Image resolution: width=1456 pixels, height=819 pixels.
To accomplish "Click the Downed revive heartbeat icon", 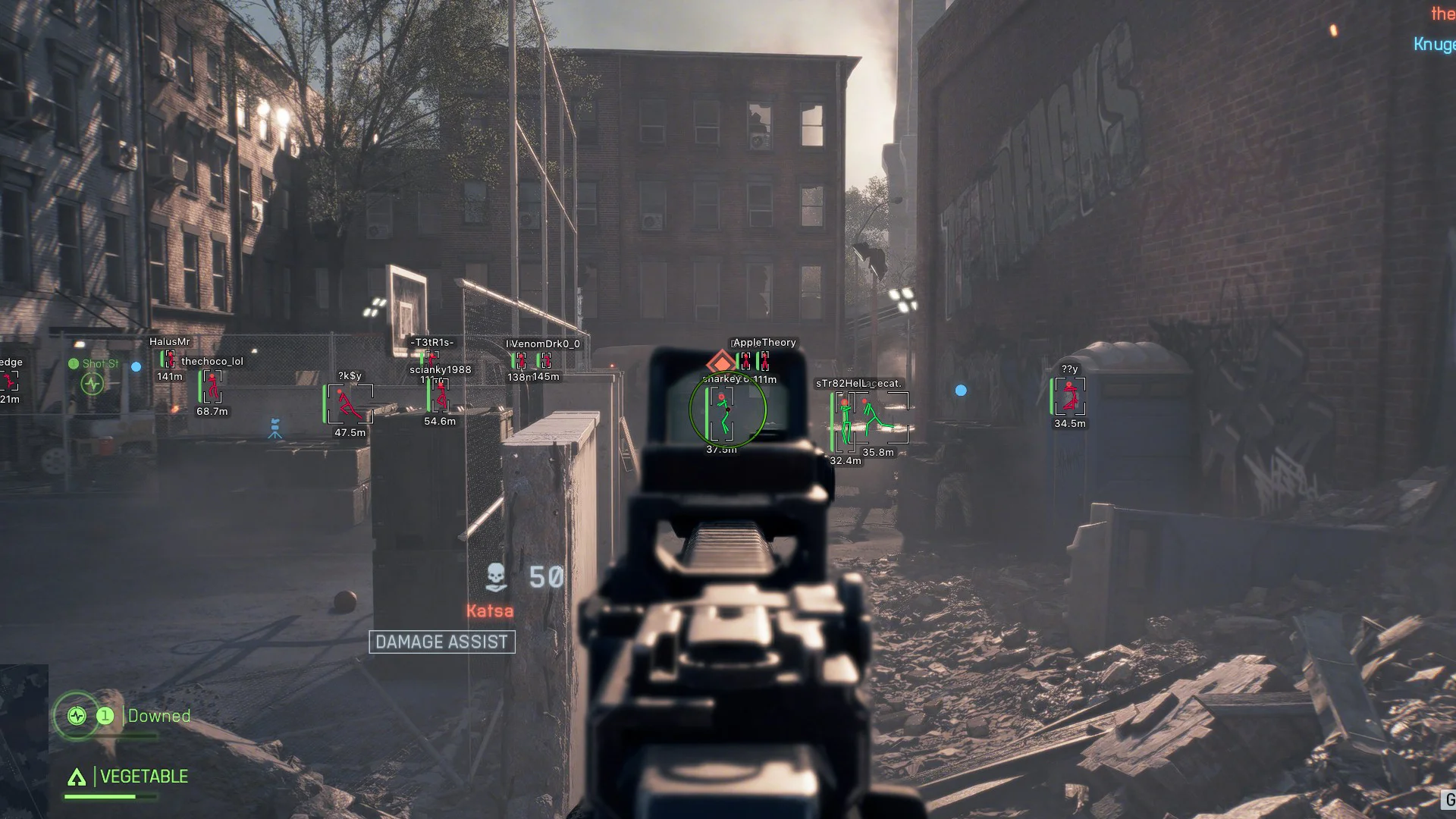I will [77, 715].
